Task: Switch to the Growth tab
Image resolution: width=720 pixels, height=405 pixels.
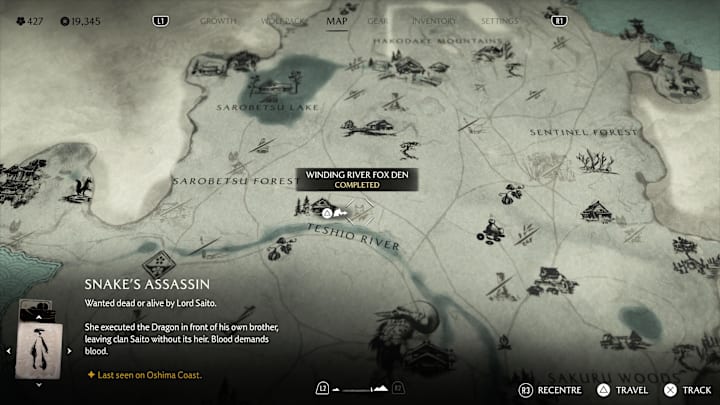Action: click(x=218, y=20)
